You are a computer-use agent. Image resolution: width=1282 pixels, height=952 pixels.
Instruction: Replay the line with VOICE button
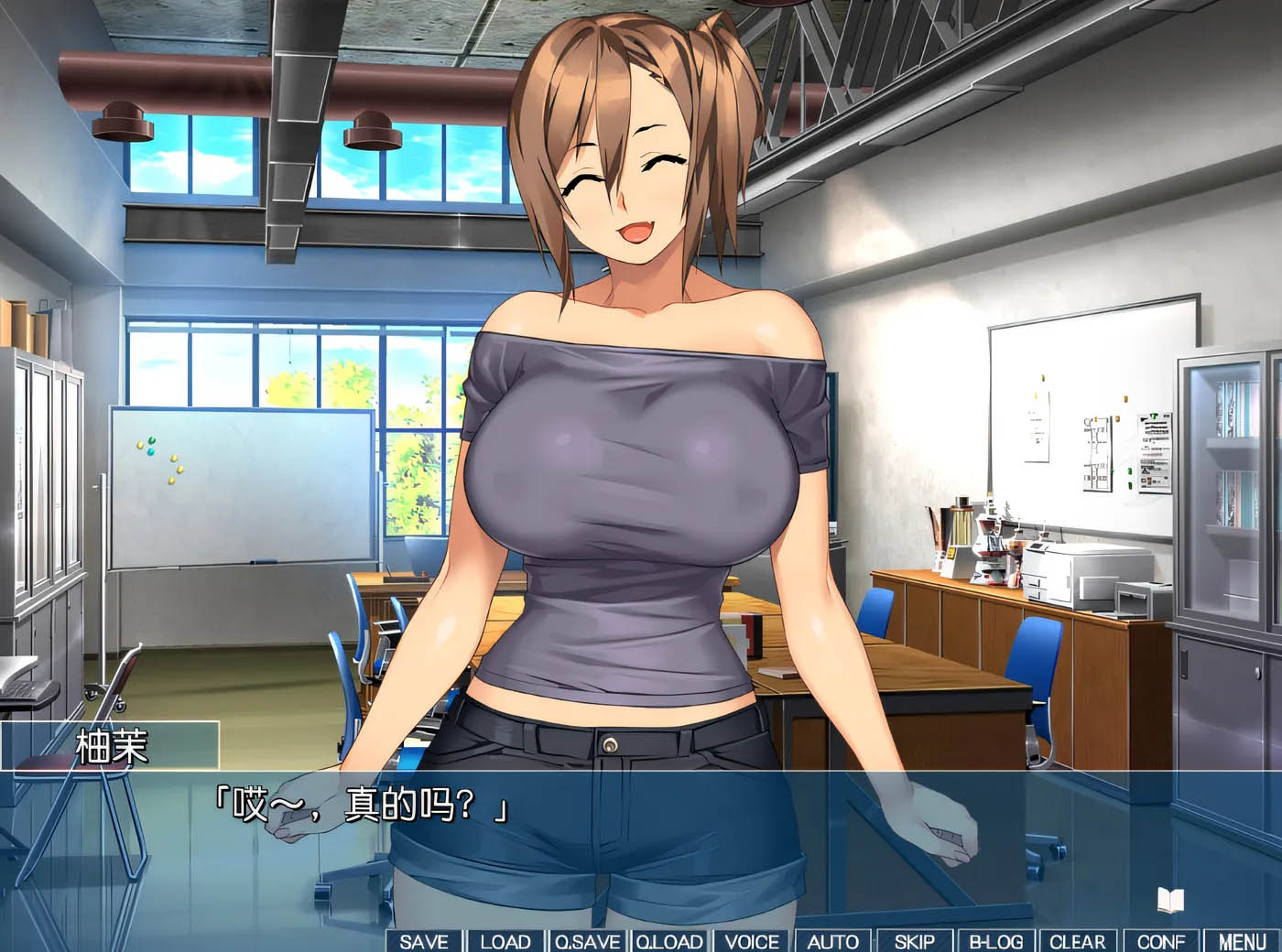click(x=752, y=941)
